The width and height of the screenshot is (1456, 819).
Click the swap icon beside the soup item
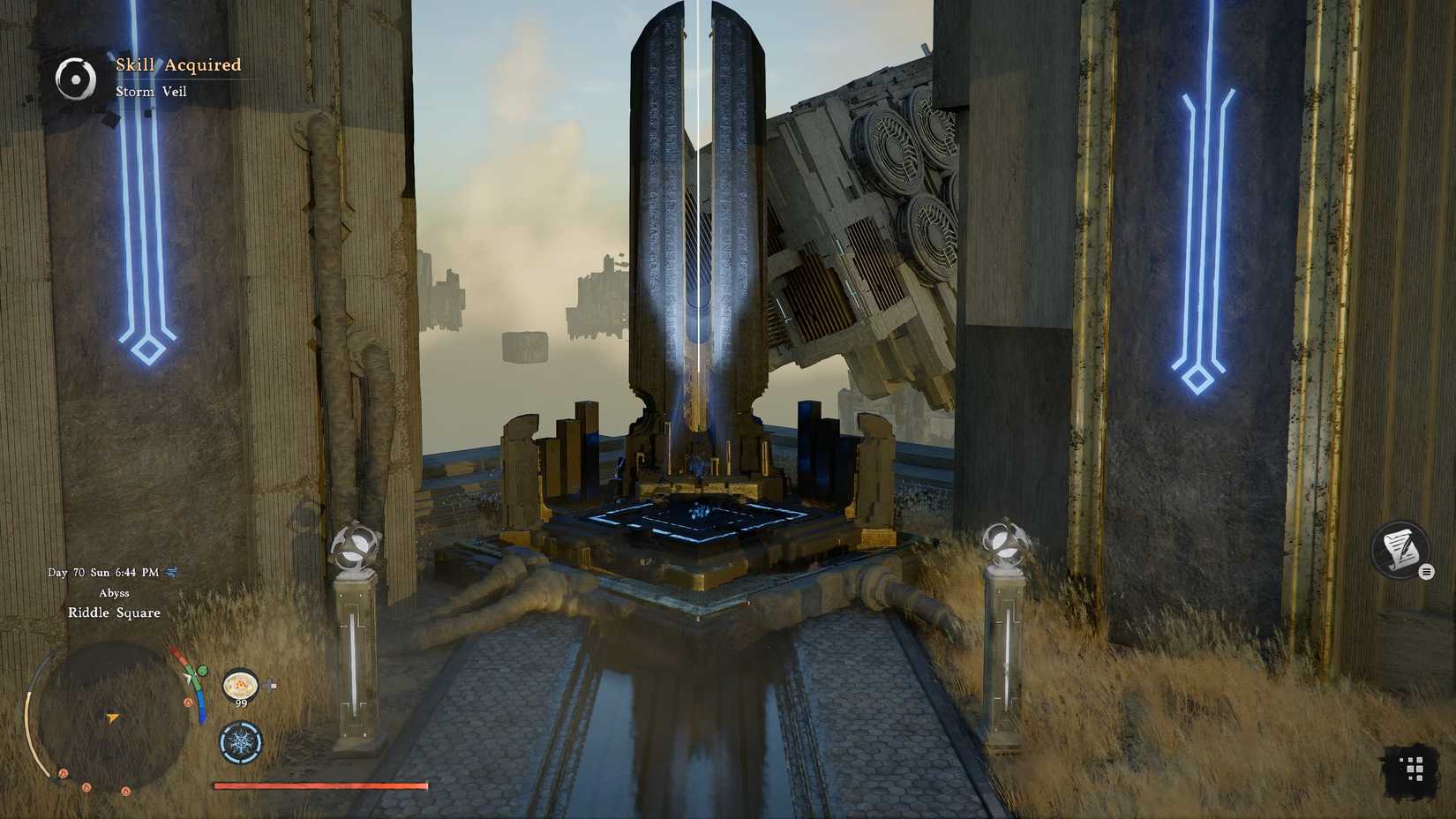point(268,685)
